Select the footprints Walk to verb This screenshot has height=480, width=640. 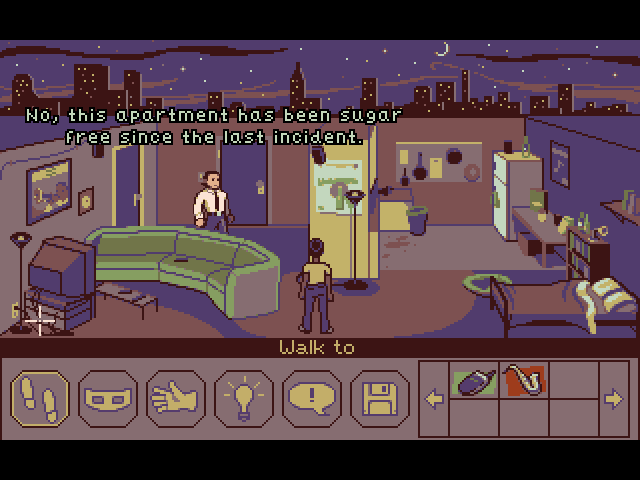39,399
